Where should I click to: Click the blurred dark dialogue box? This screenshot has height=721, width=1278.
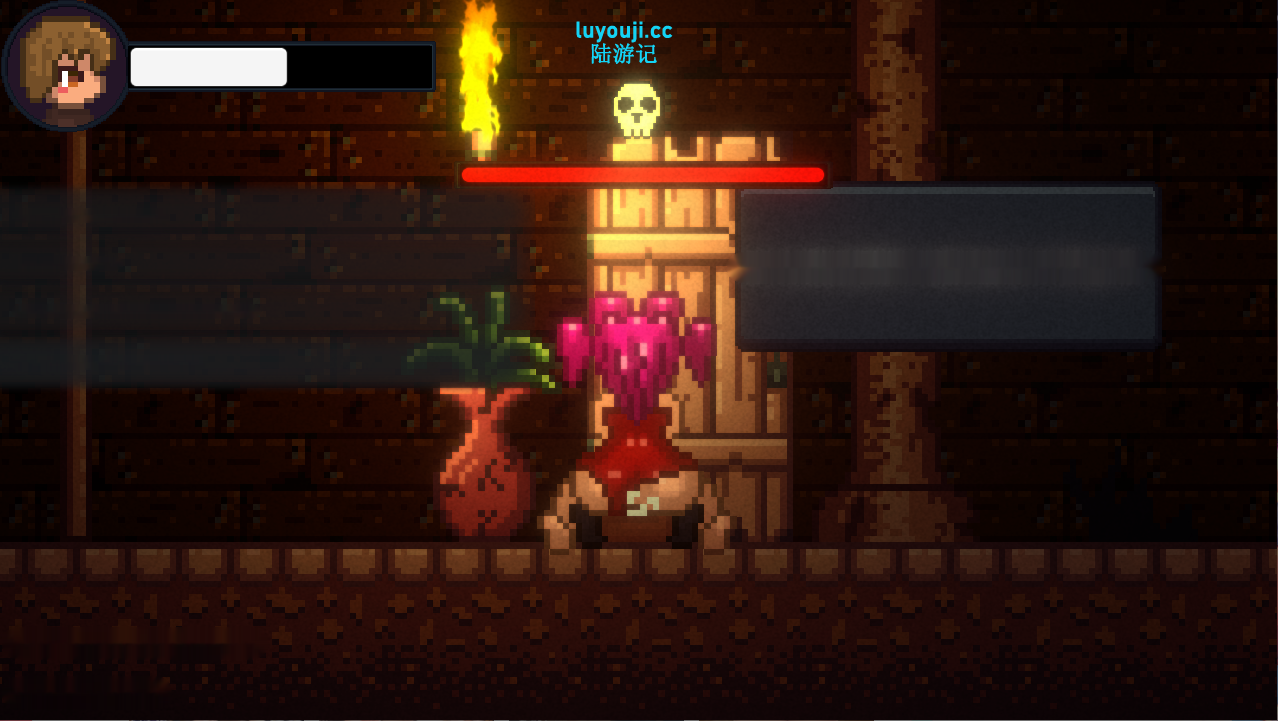pyautogui.click(x=947, y=266)
